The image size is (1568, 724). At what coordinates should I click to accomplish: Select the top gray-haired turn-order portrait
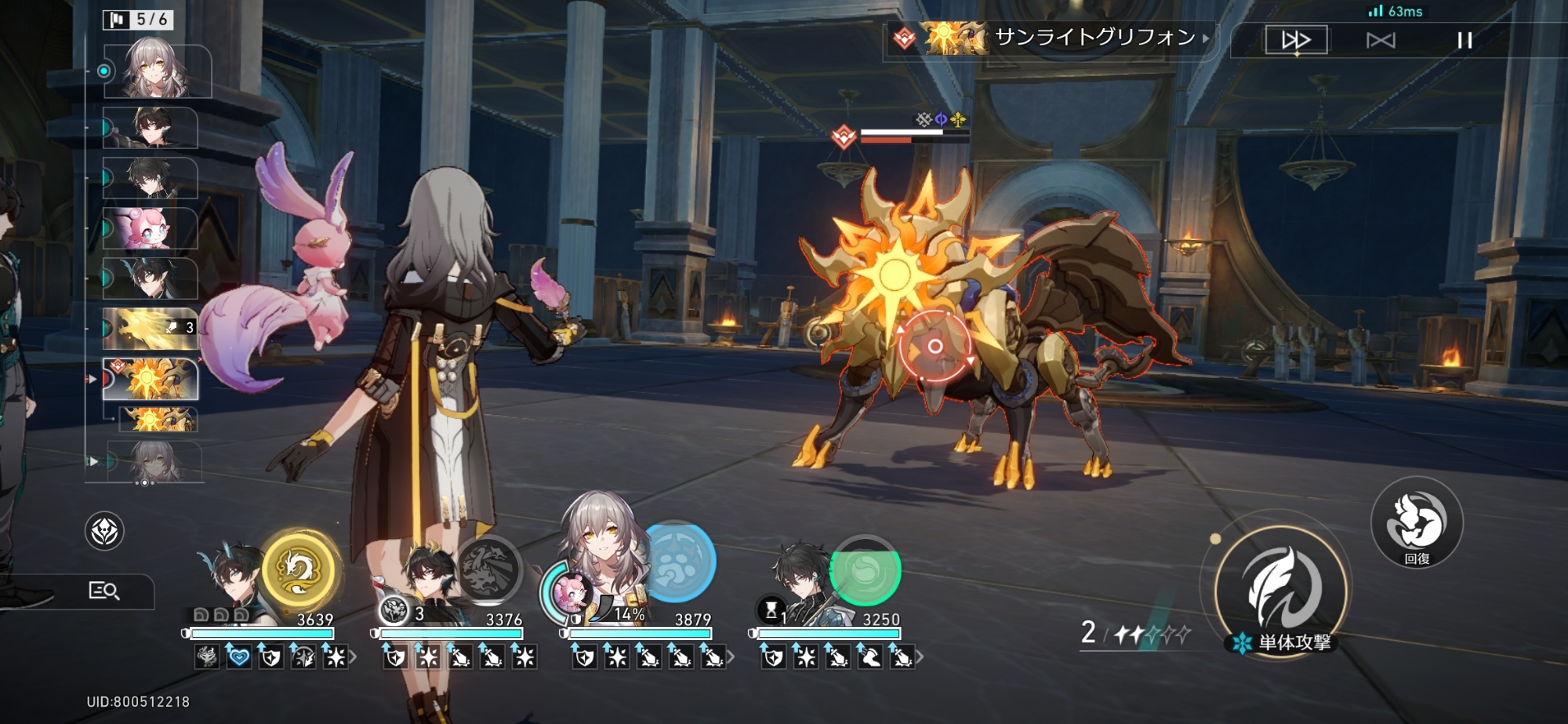click(157, 71)
